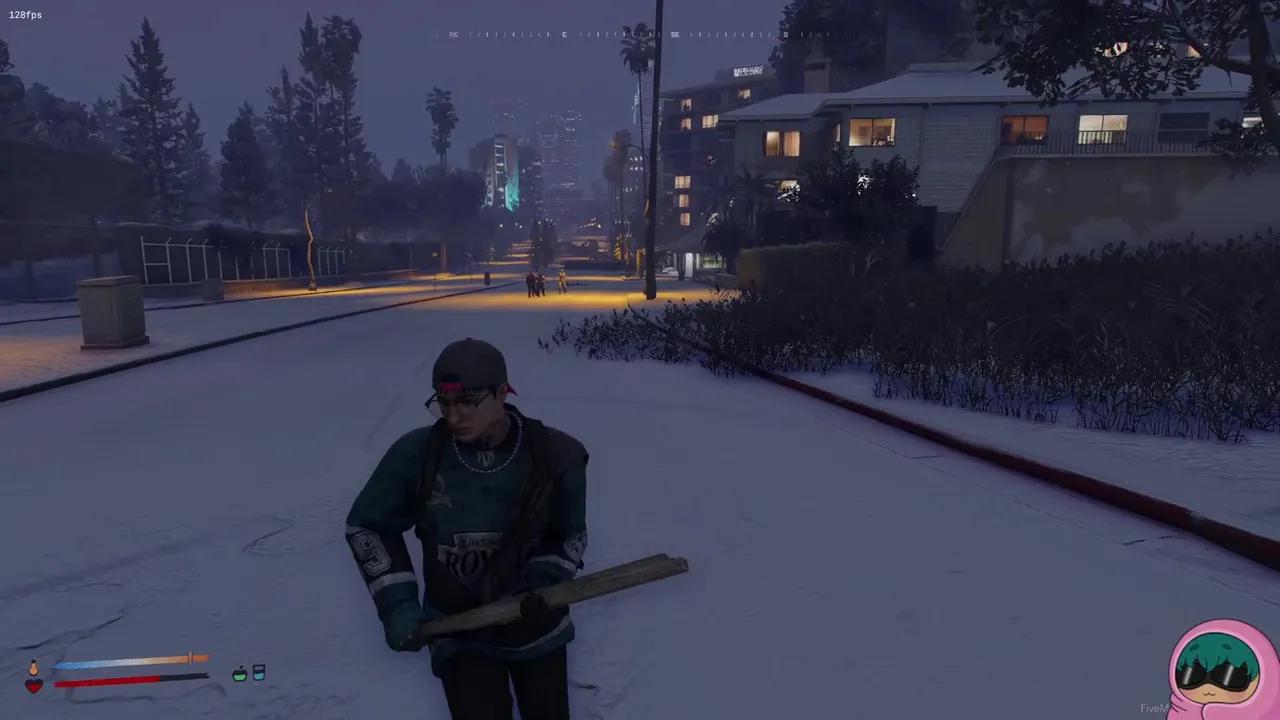This screenshot has width=1280, height=720.
Task: Click the hunger apple icon
Action: (x=240, y=673)
